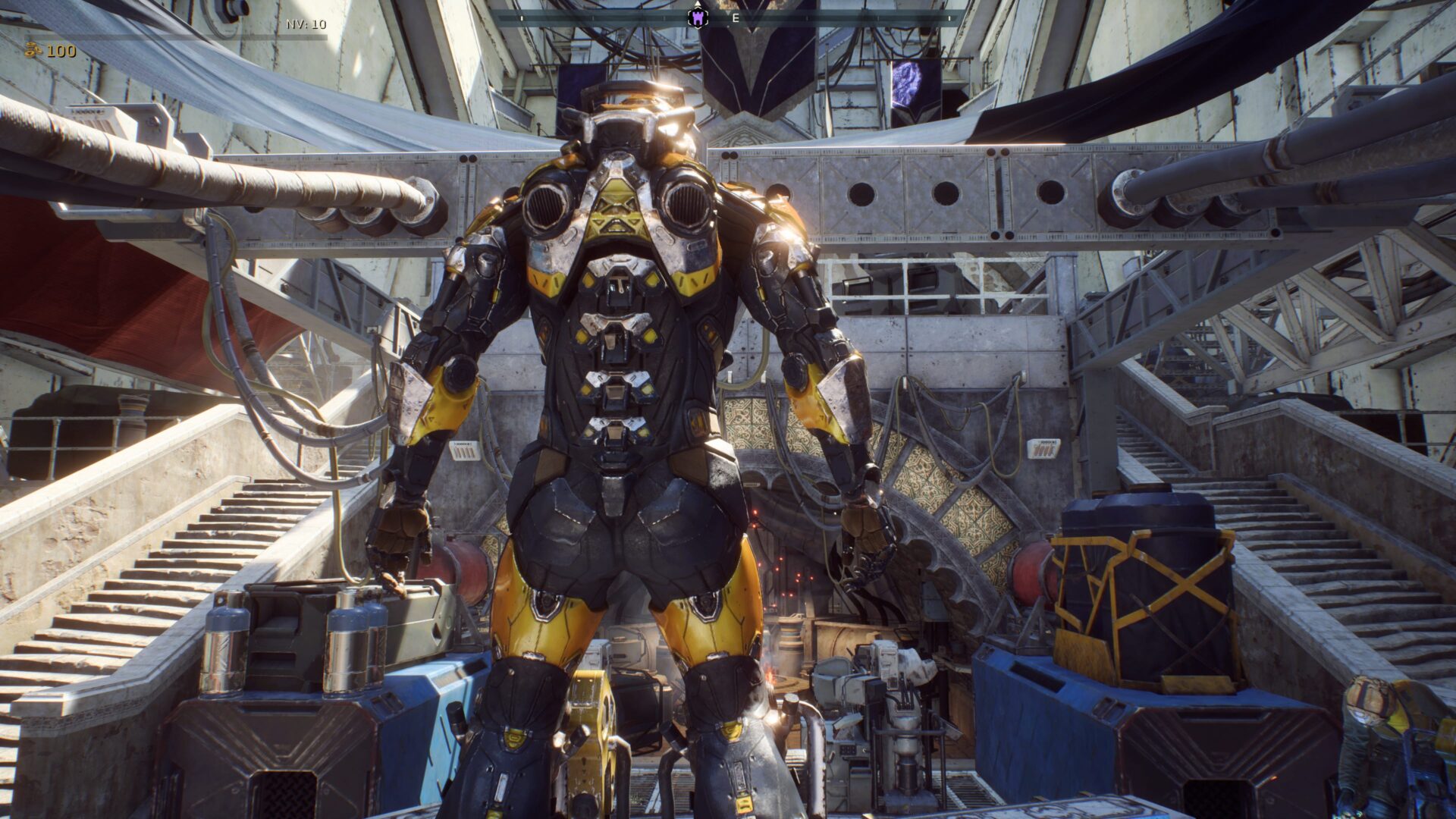This screenshot has height=819, width=1456.
Task: Click the purple crystal banner on the right wall
Action: (x=907, y=80)
